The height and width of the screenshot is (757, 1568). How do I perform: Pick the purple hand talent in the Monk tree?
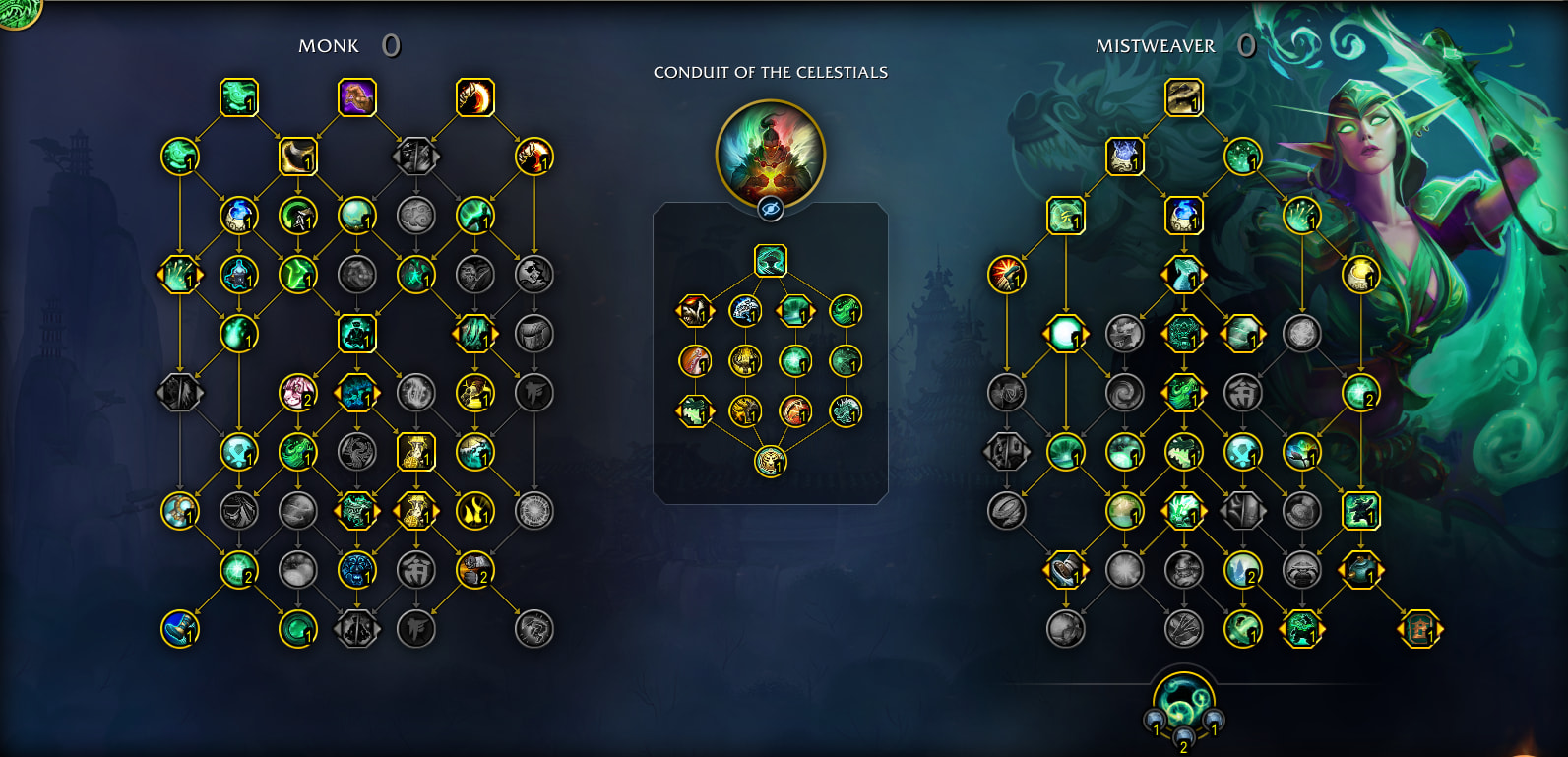(356, 97)
